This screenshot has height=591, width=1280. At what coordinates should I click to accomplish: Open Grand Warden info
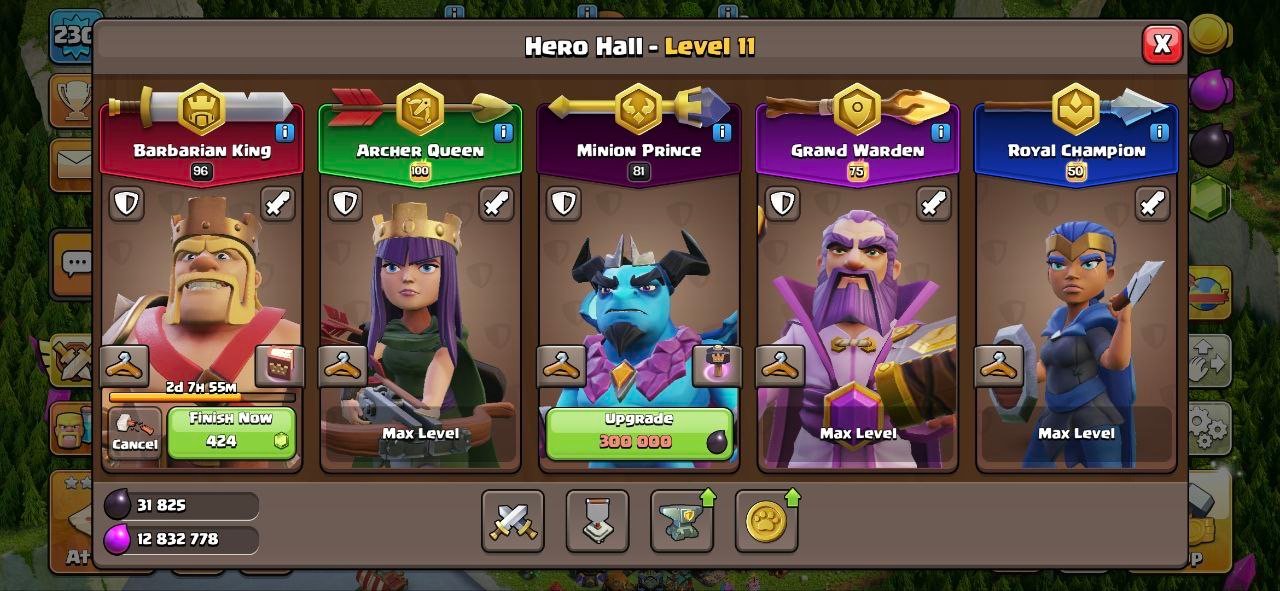(940, 132)
